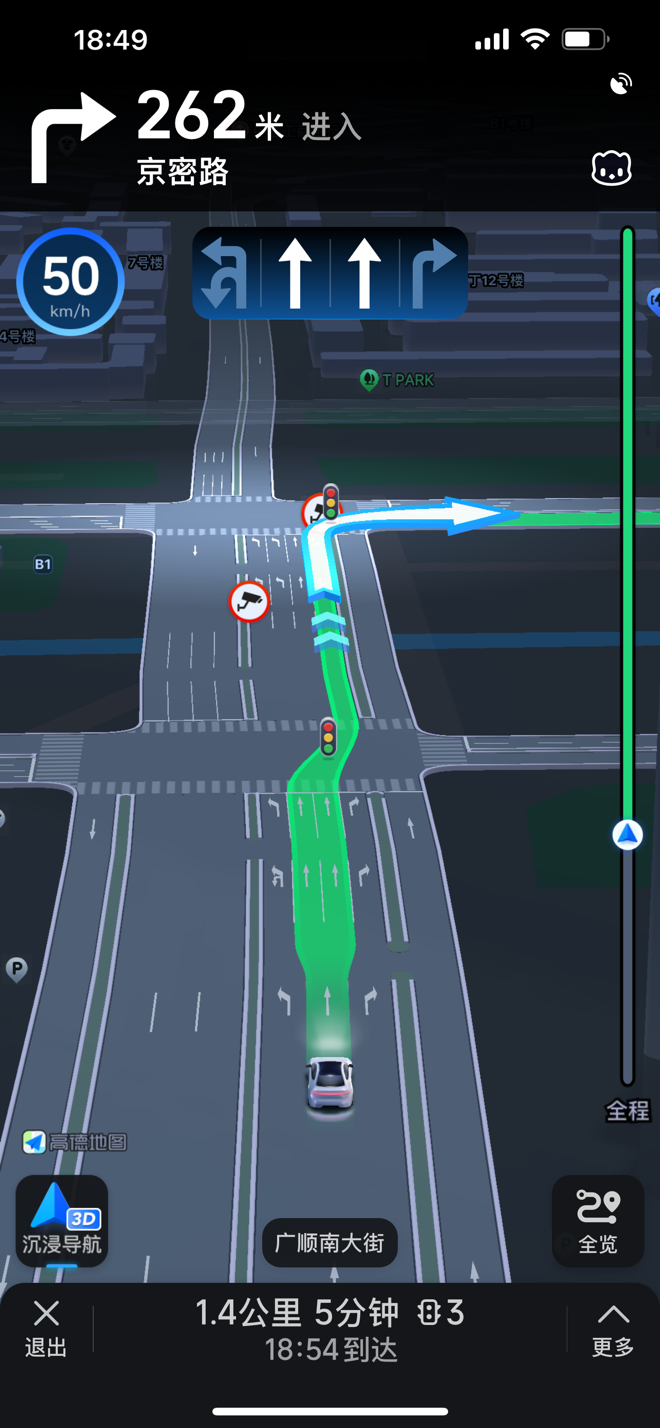Tap the satellite signal icon
660x1428 pixels.
click(621, 84)
